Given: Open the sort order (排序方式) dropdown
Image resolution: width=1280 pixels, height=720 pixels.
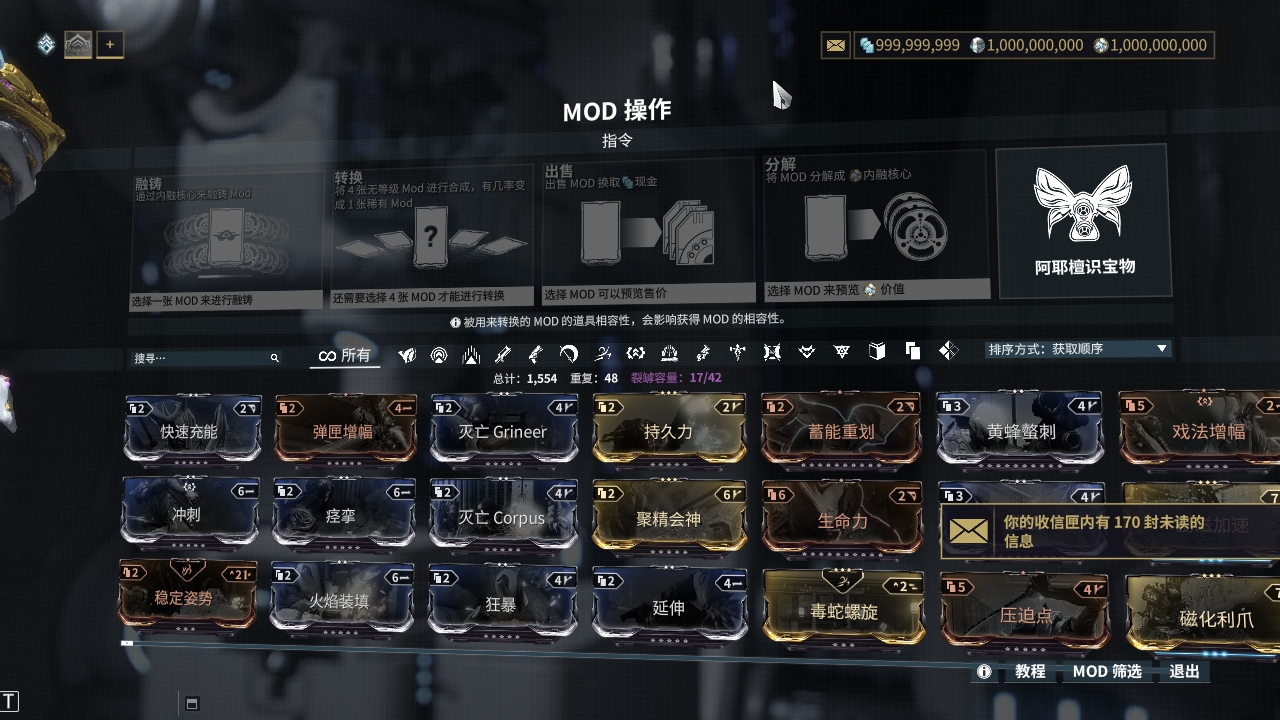Looking at the screenshot, I should click(x=1077, y=349).
